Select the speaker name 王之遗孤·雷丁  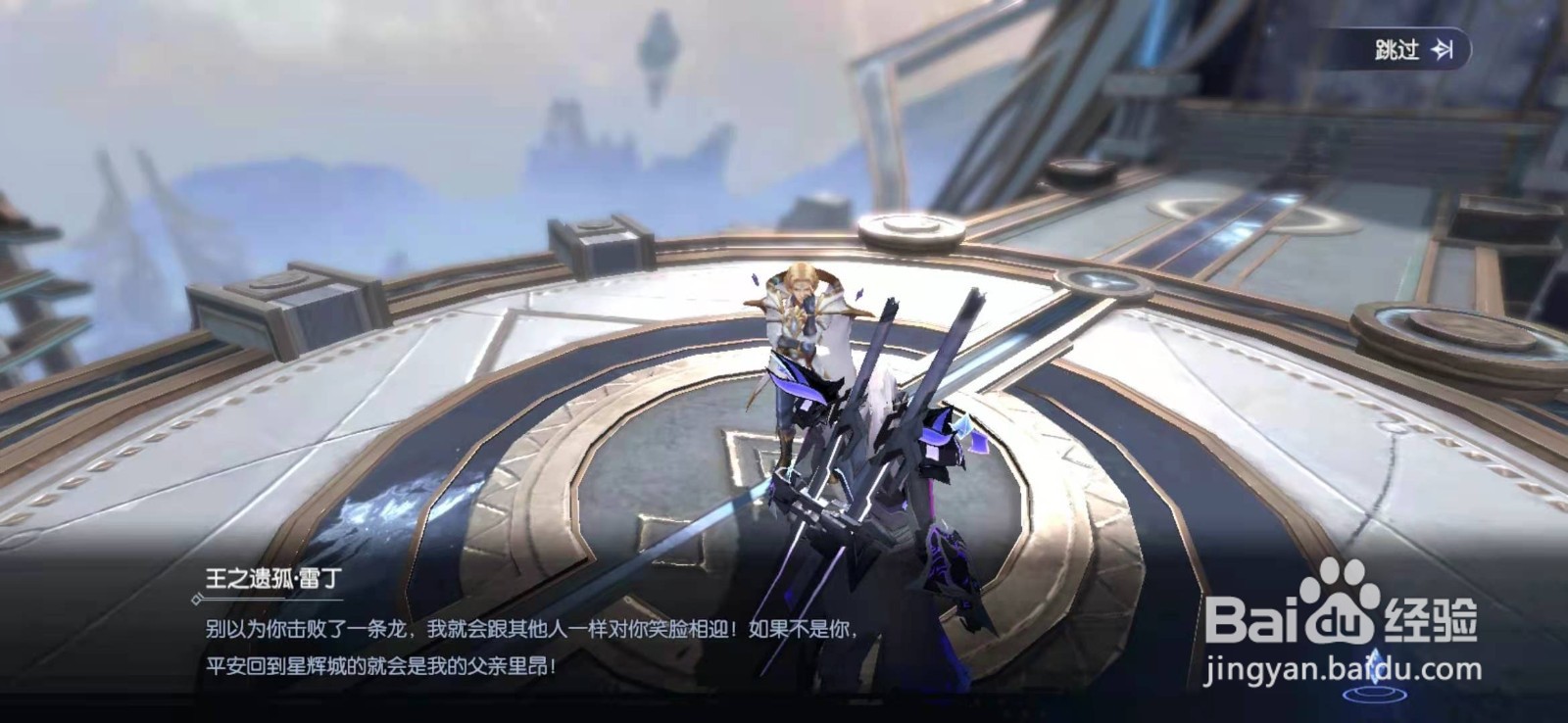tap(274, 577)
